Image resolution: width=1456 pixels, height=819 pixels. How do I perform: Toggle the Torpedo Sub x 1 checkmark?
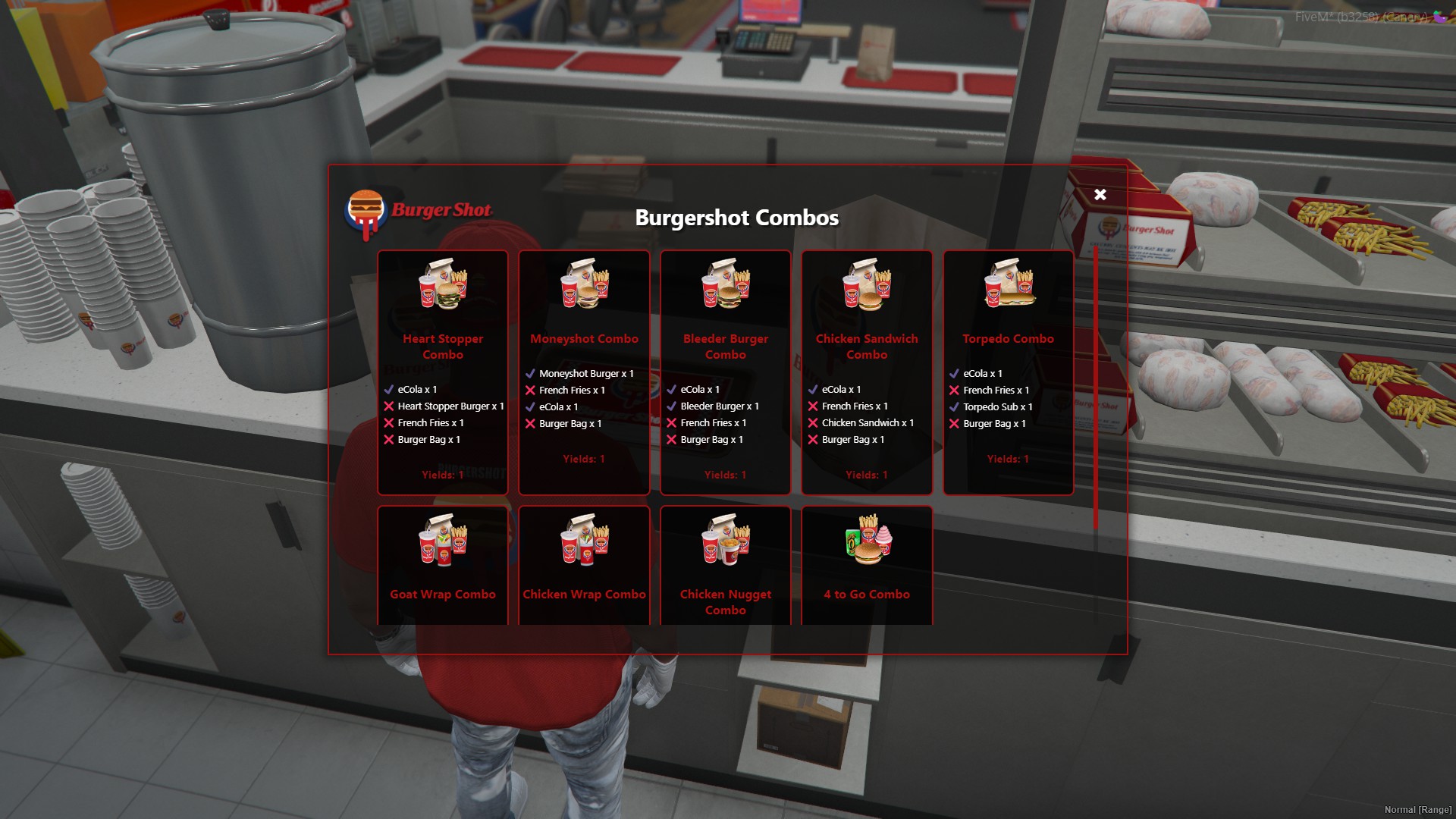(953, 406)
